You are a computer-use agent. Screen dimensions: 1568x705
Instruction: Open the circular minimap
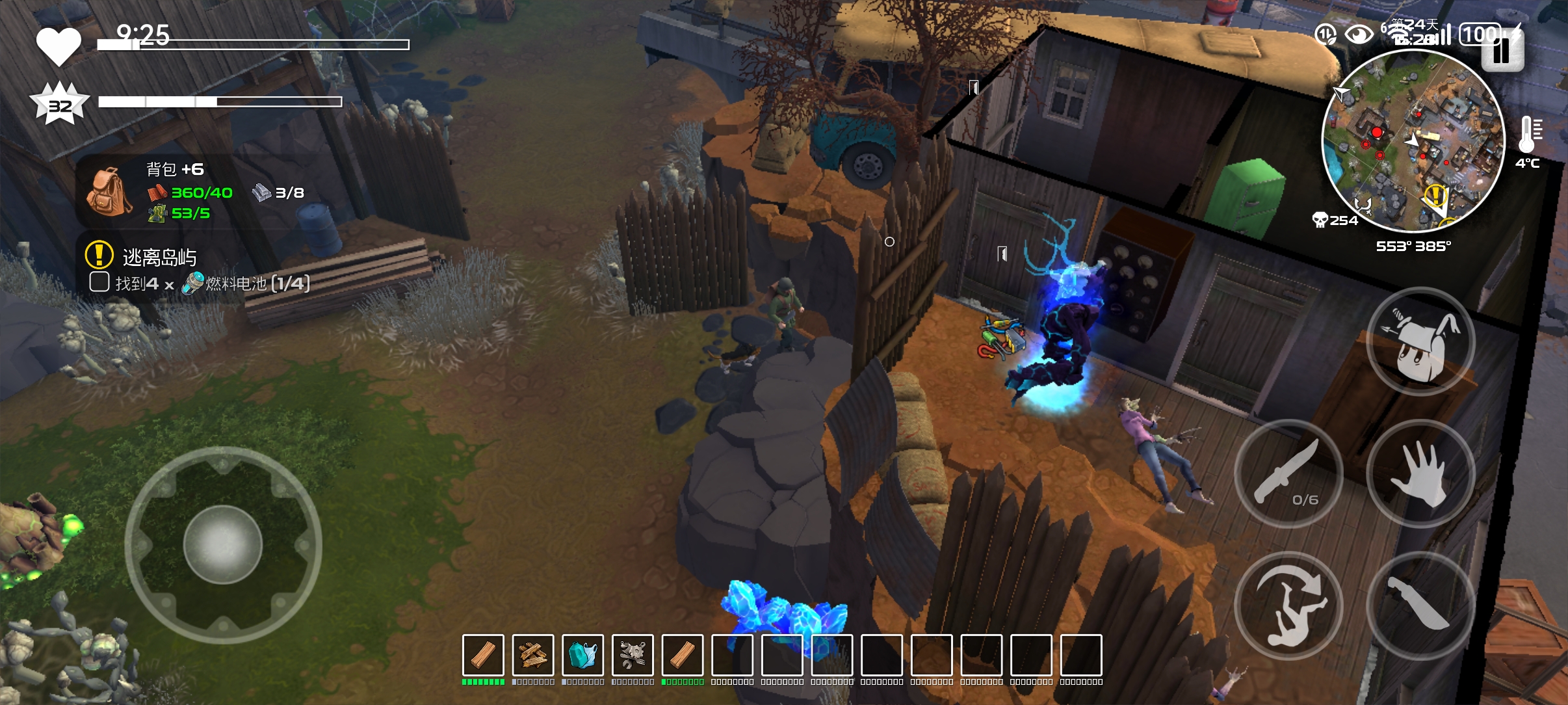coord(1413,140)
